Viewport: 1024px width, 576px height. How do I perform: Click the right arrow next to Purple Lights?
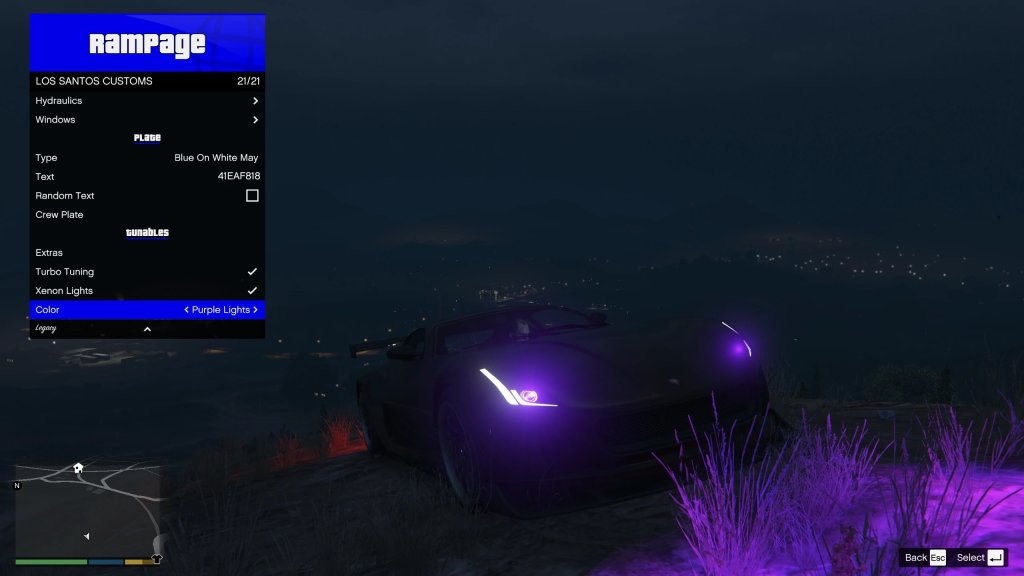(x=256, y=310)
